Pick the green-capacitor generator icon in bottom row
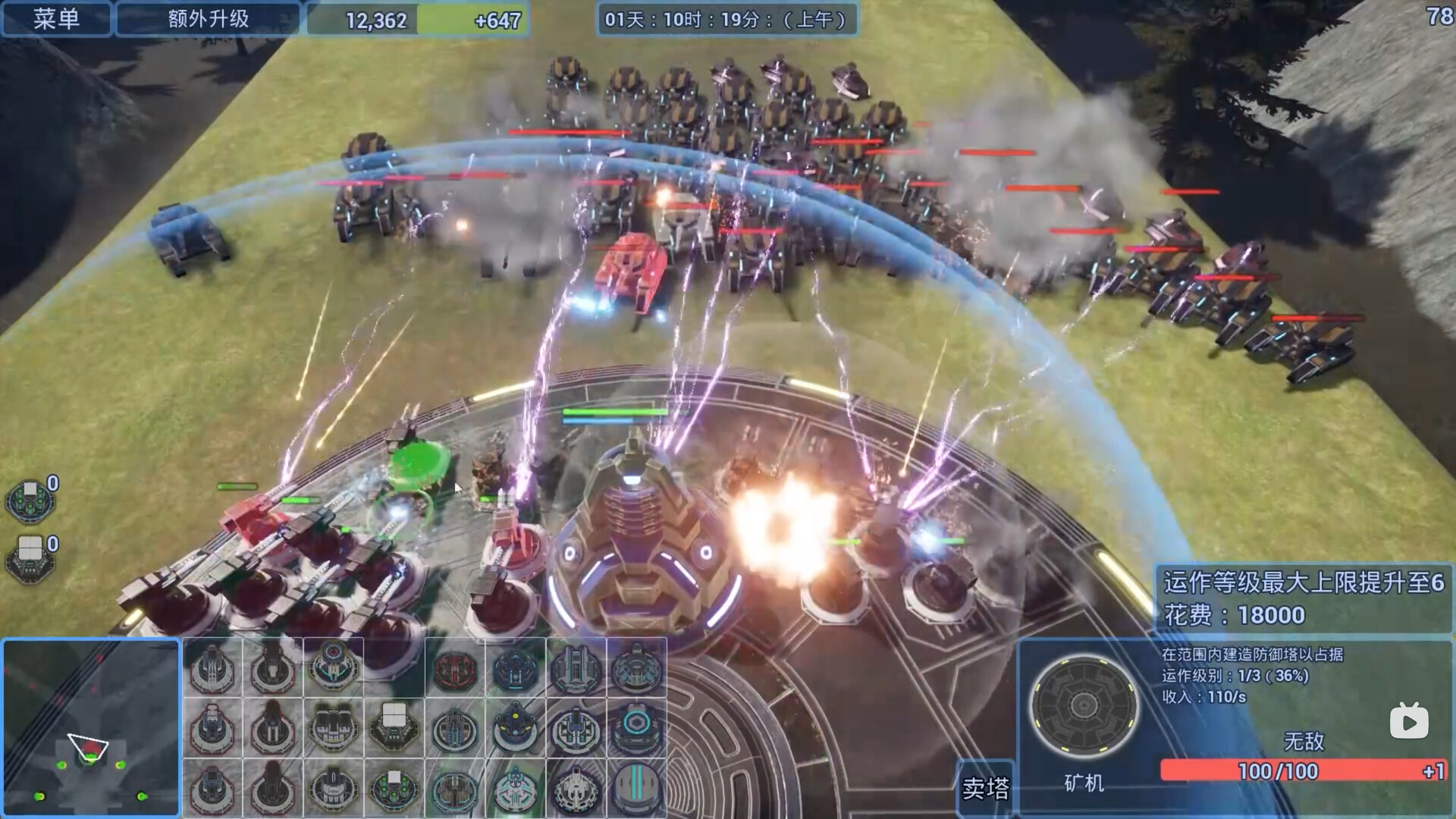Viewport: 1456px width, 819px height. [x=393, y=790]
